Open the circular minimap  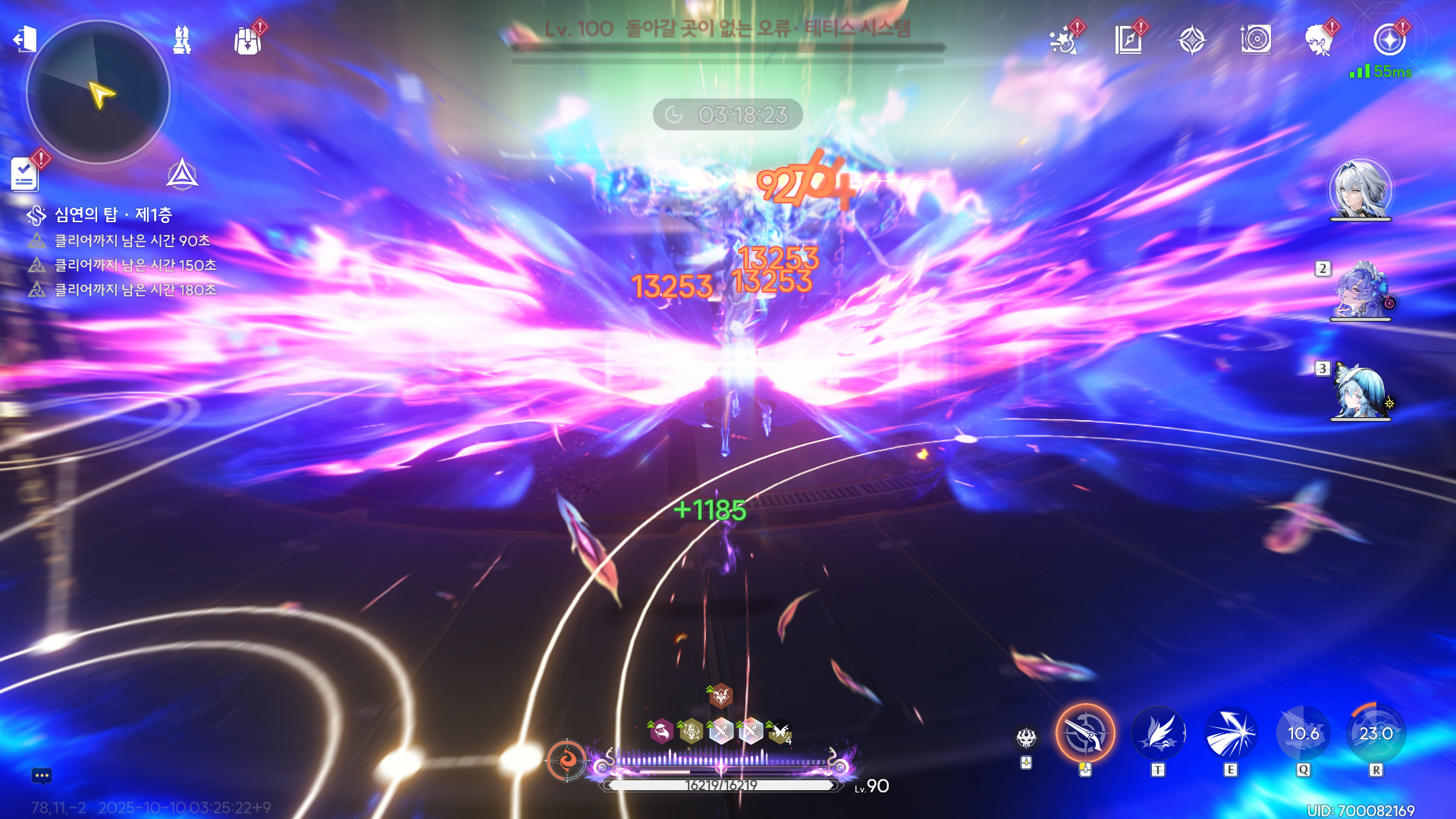click(98, 93)
